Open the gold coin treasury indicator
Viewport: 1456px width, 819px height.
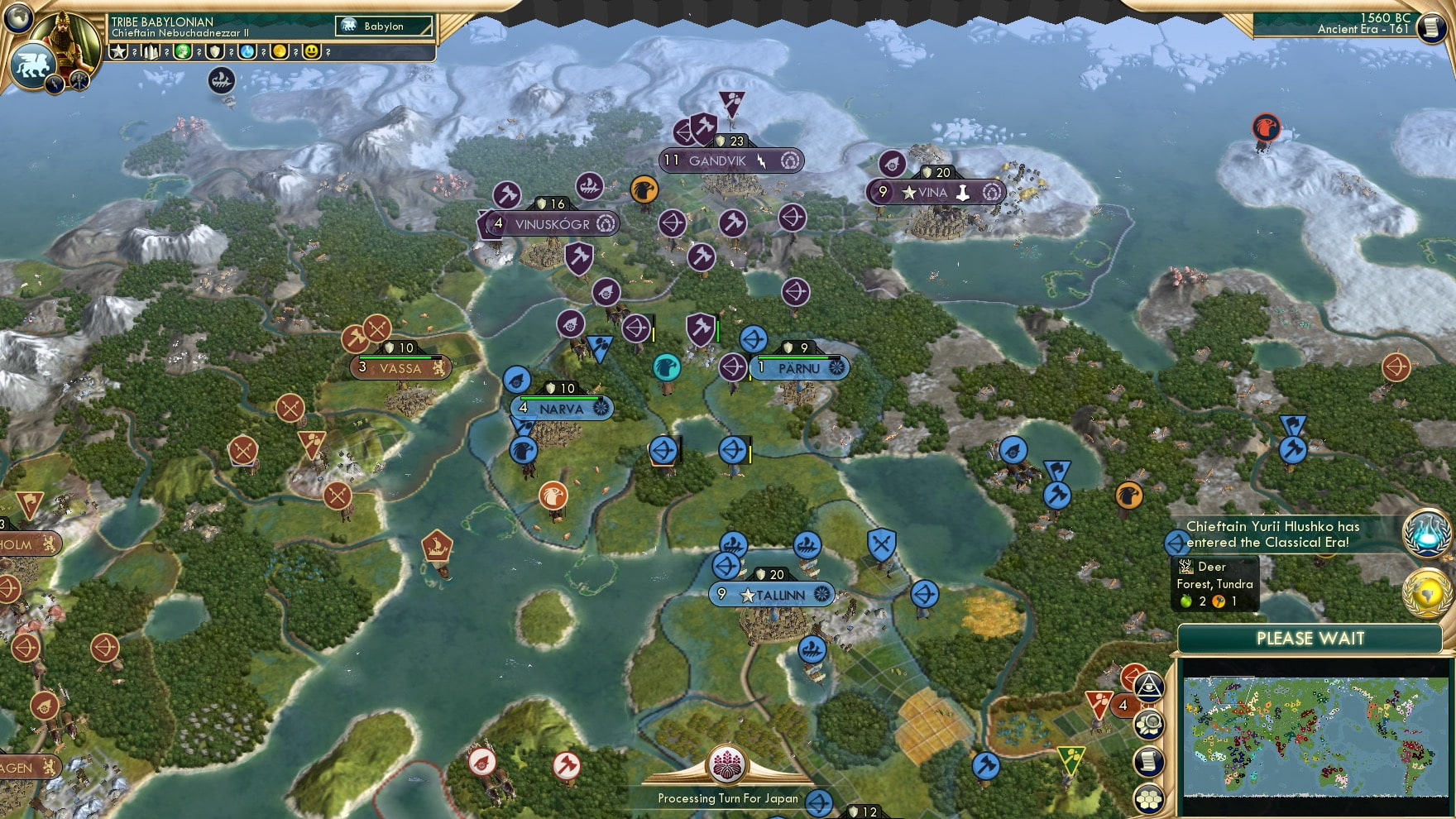point(280,51)
